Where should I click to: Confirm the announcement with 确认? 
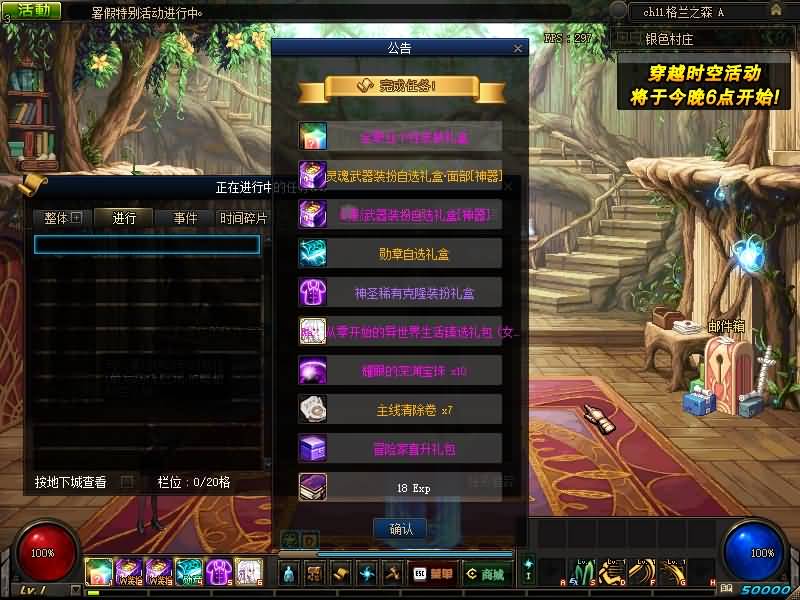pyautogui.click(x=400, y=528)
